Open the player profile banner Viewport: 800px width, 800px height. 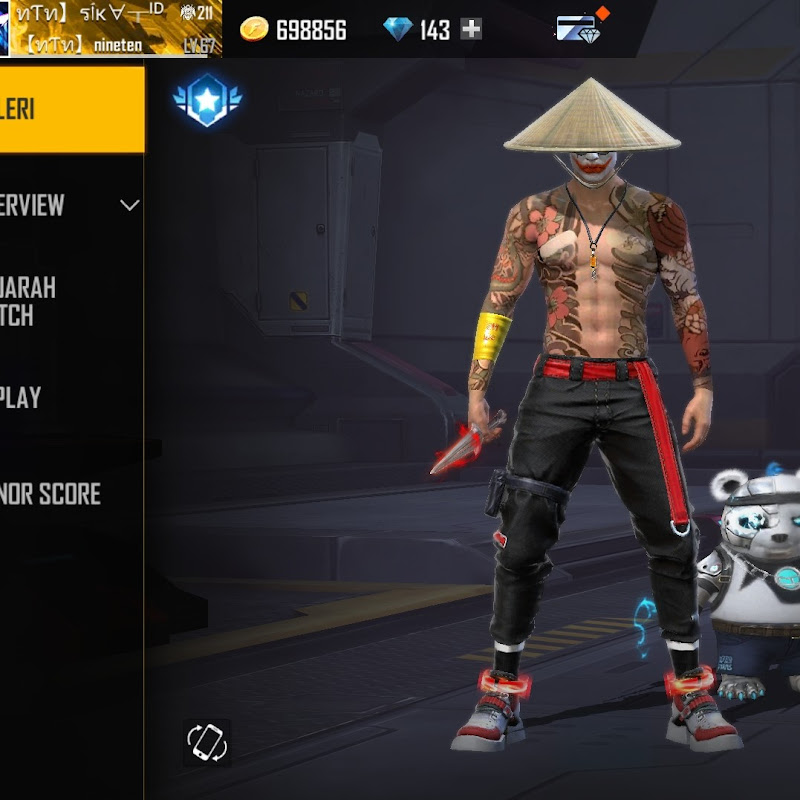(110, 28)
